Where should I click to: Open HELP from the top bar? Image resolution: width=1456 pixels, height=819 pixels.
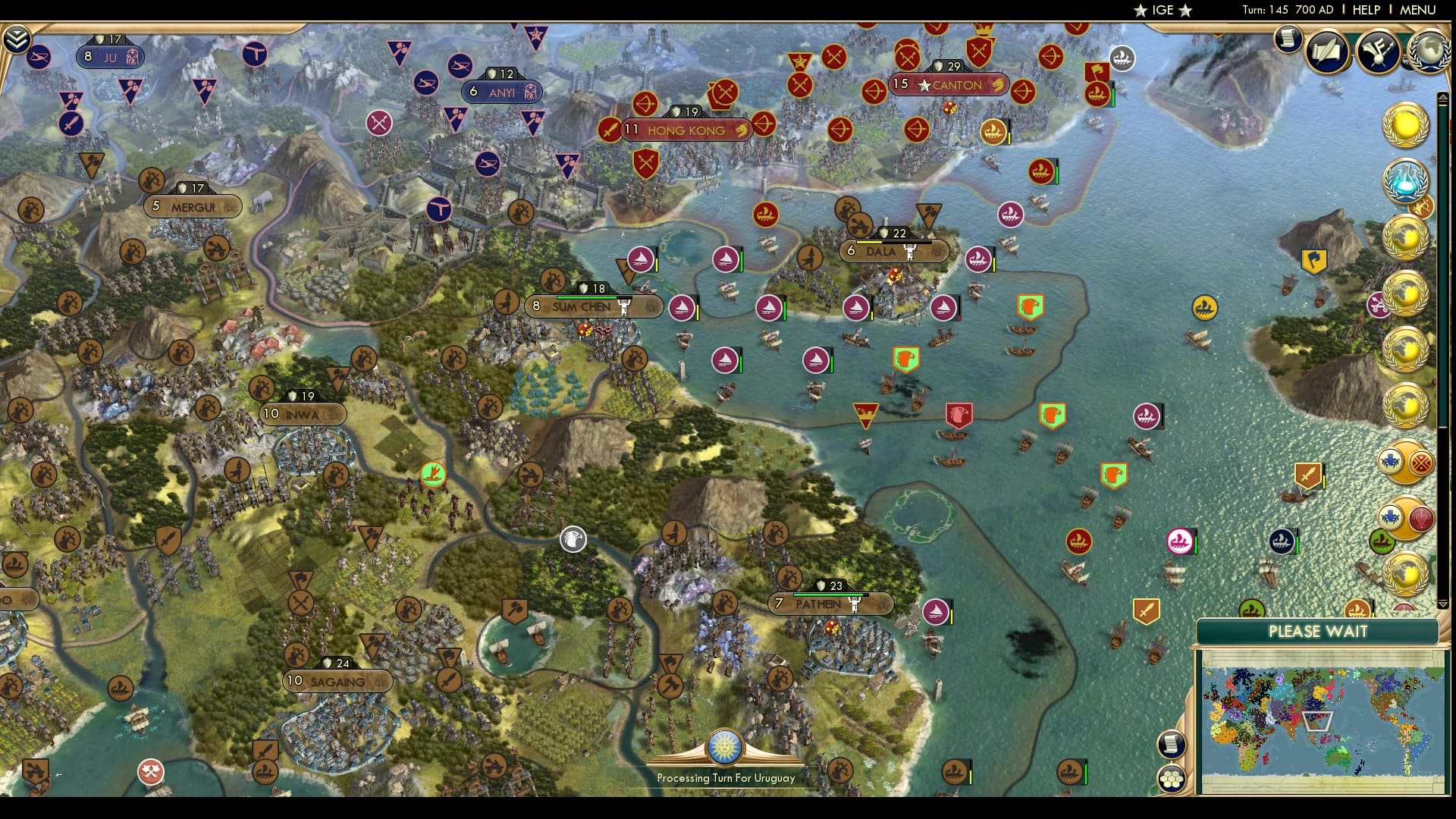tap(1365, 10)
